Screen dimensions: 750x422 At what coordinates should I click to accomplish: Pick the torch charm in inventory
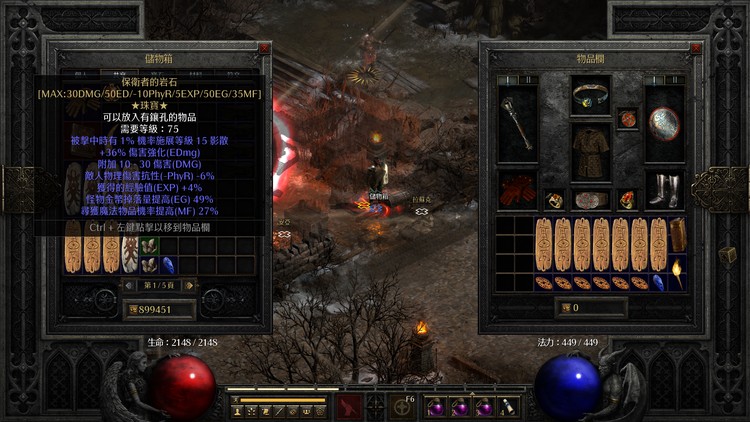click(x=677, y=272)
